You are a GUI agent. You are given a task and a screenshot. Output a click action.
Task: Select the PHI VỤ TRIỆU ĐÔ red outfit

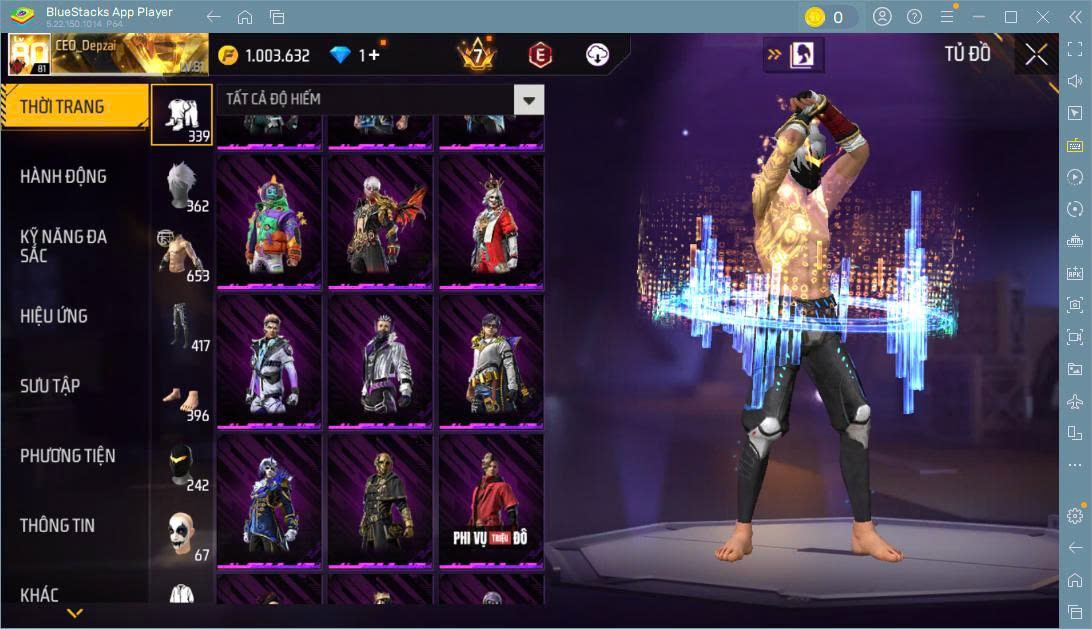(491, 500)
